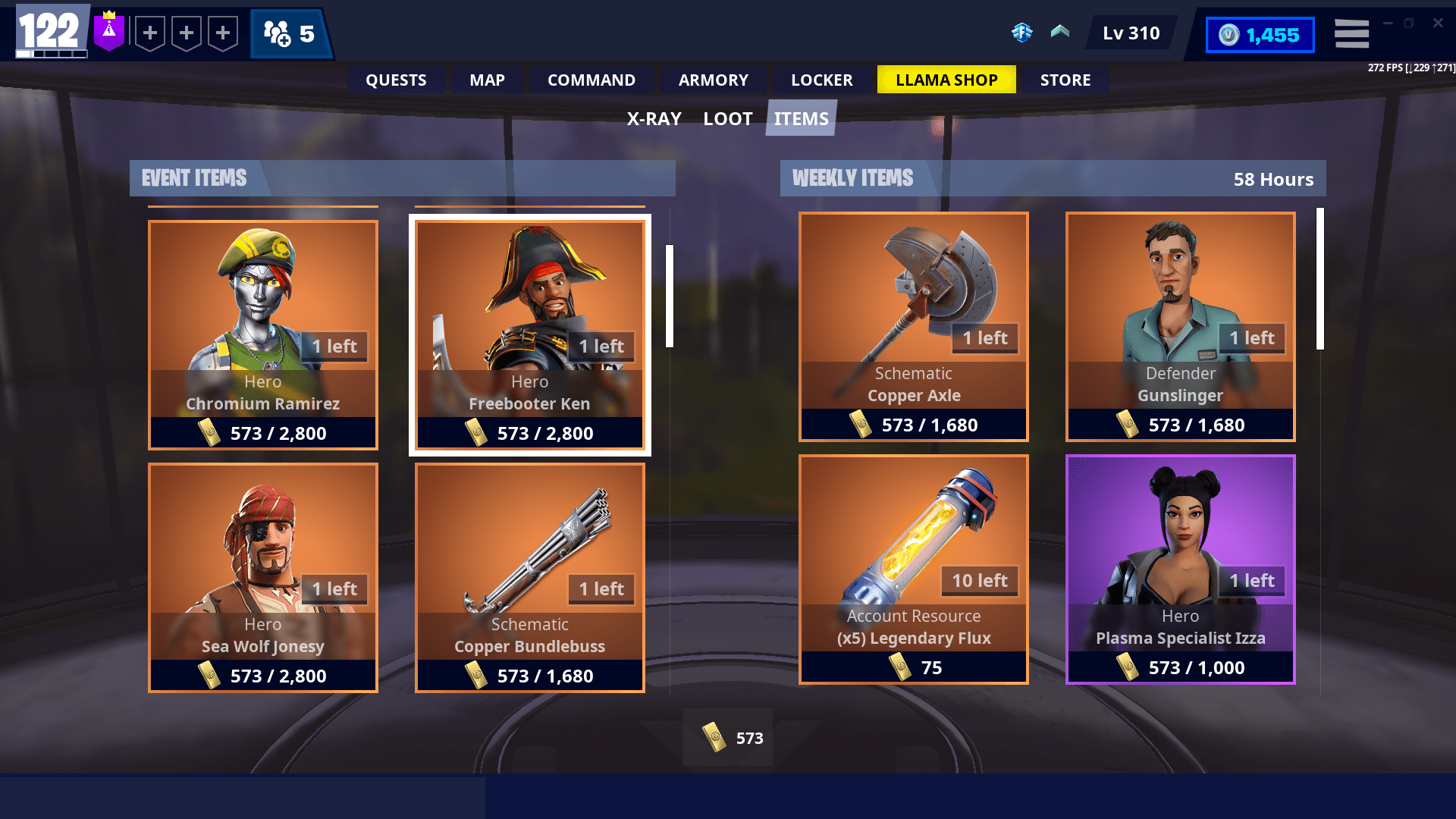The width and height of the screenshot is (1456, 819).
Task: Select the Chromium Ramirez hero card
Action: point(262,334)
